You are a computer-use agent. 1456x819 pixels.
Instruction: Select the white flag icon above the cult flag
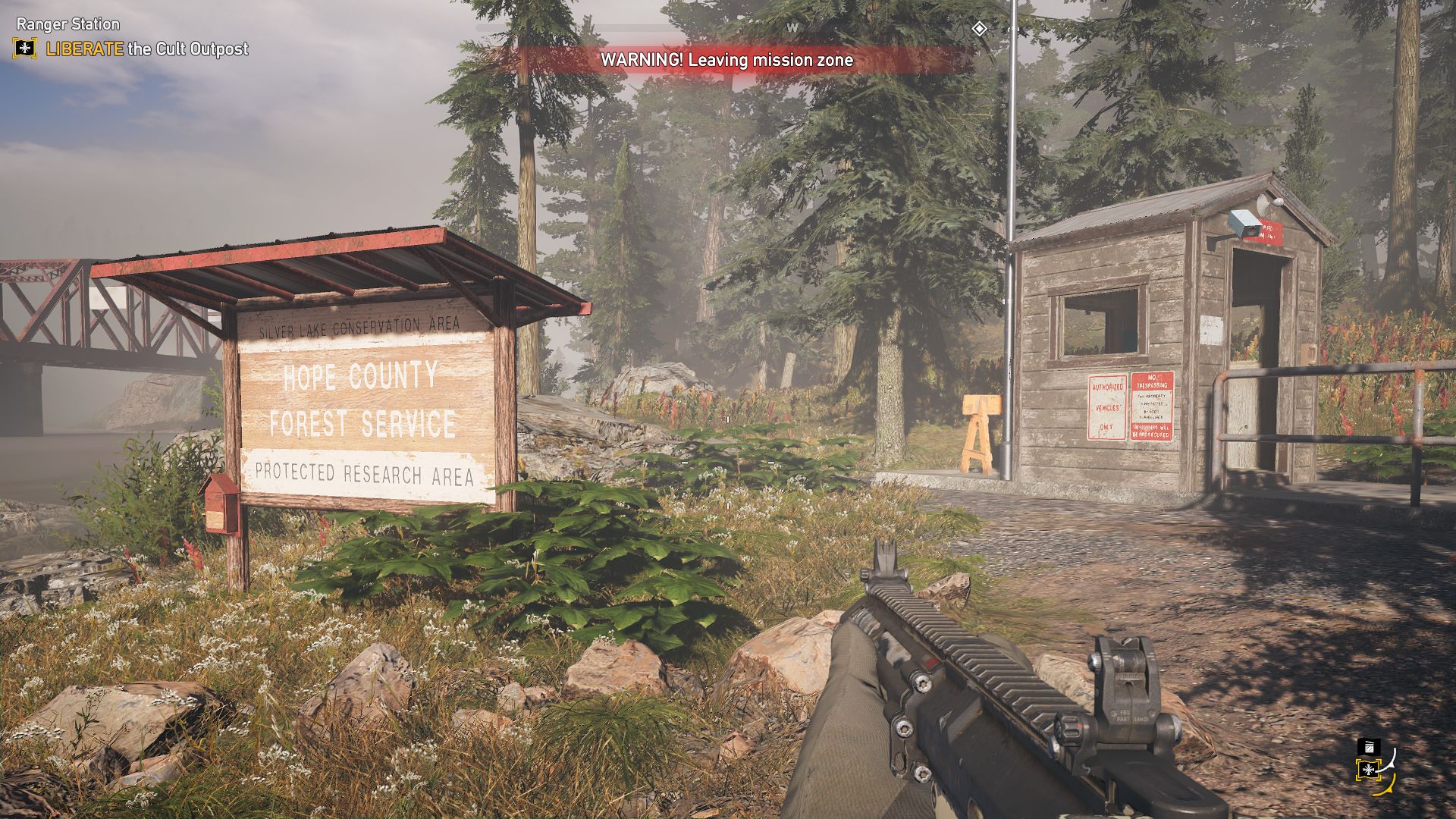coord(1368,747)
